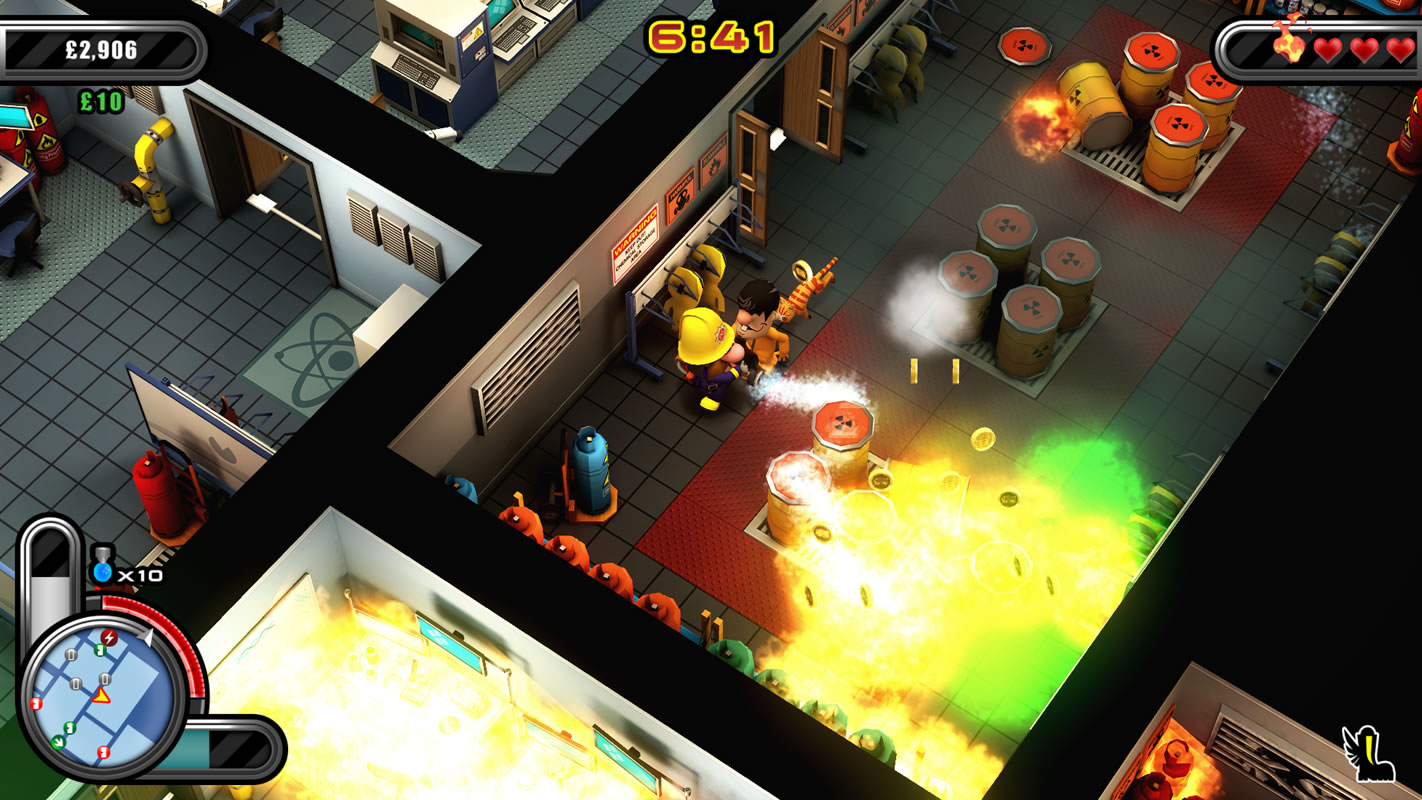Click the flaming heart on the health bar
1422x800 pixels.
(x=1290, y=48)
